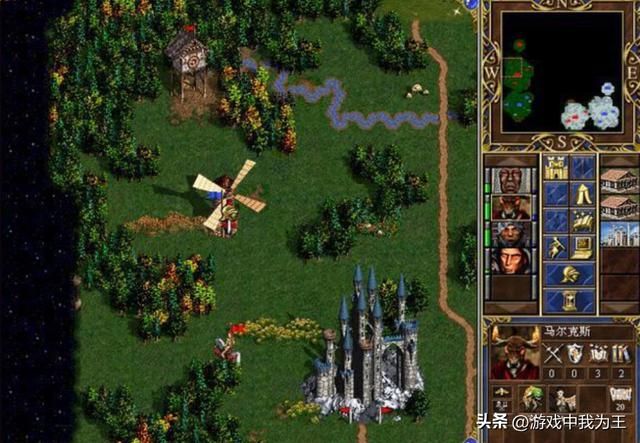640x443 pixels.
Task: Click the crossed swords attack skill icon
Action: (x=555, y=353)
